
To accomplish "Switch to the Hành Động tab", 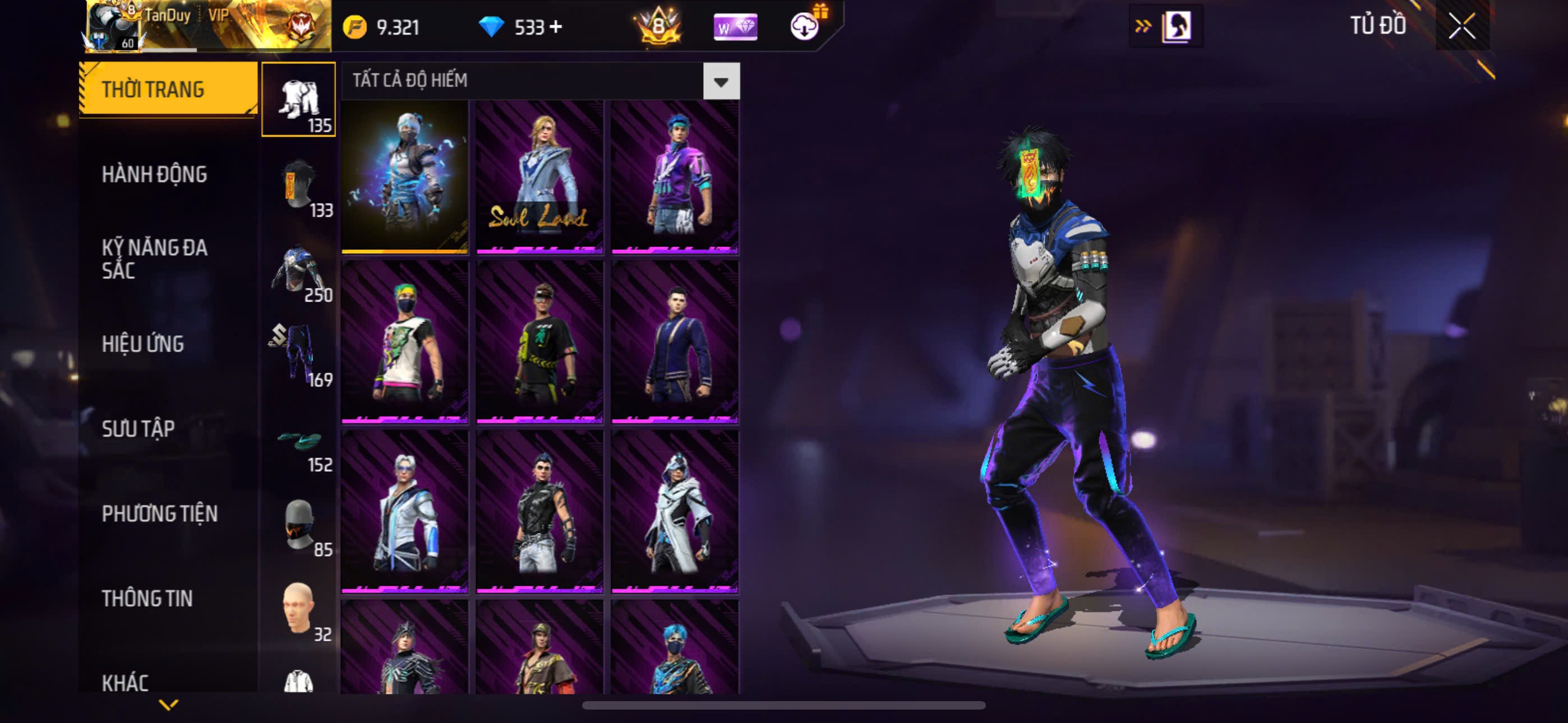I will pos(154,175).
